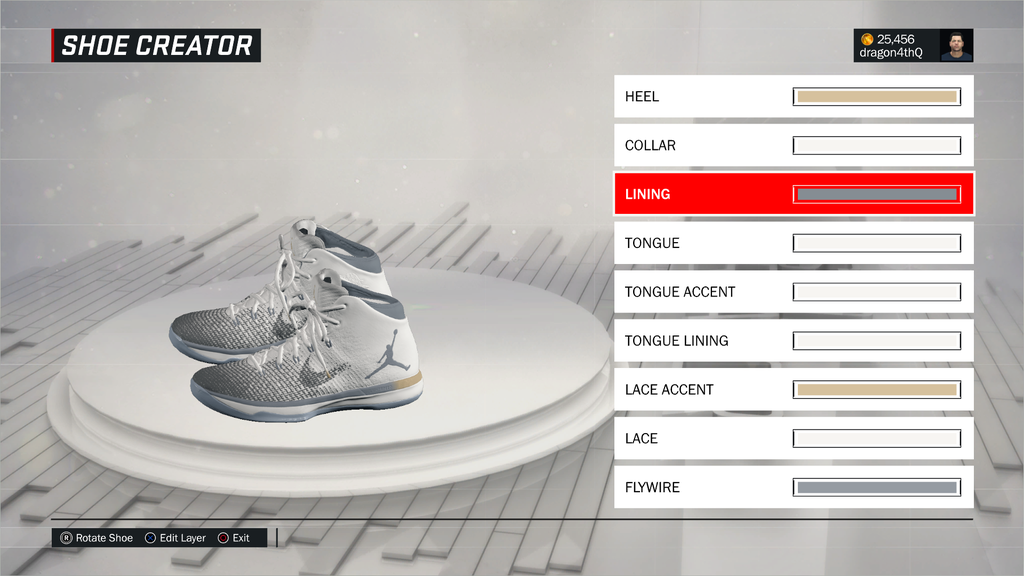Select the Flywire layer row

pyautogui.click(x=793, y=487)
